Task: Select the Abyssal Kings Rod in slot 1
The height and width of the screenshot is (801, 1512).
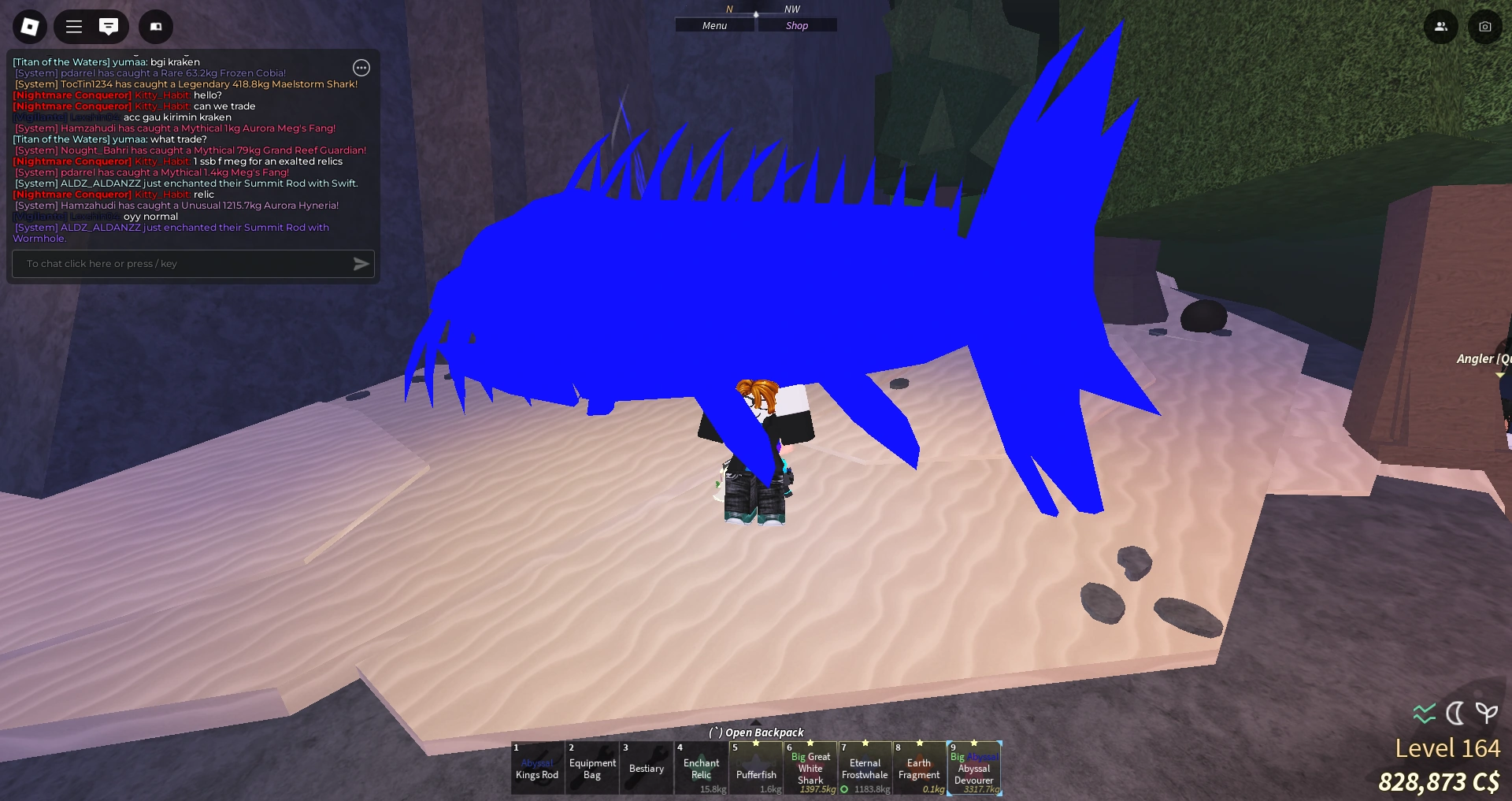Action: pos(538,768)
